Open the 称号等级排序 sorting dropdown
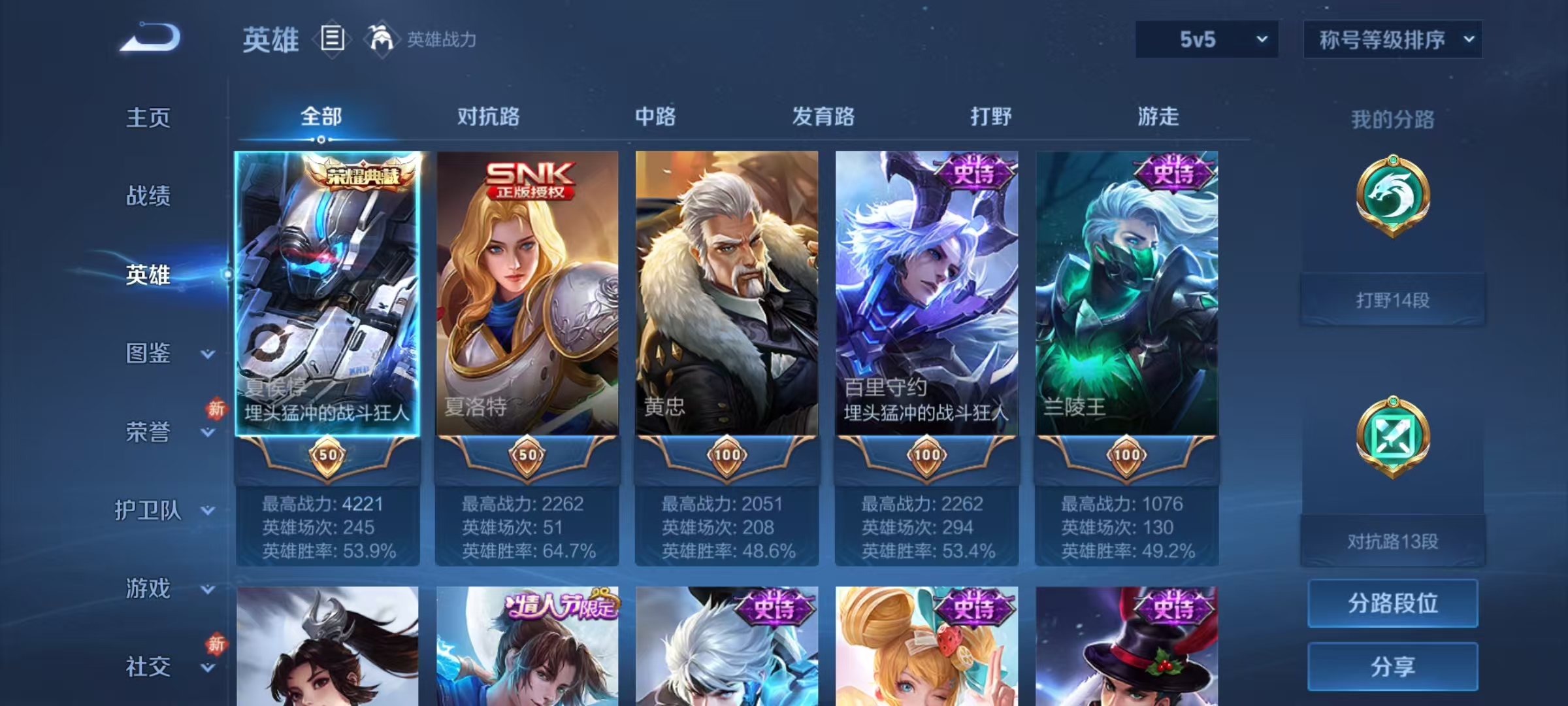This screenshot has height=706, width=1568. (x=1395, y=39)
